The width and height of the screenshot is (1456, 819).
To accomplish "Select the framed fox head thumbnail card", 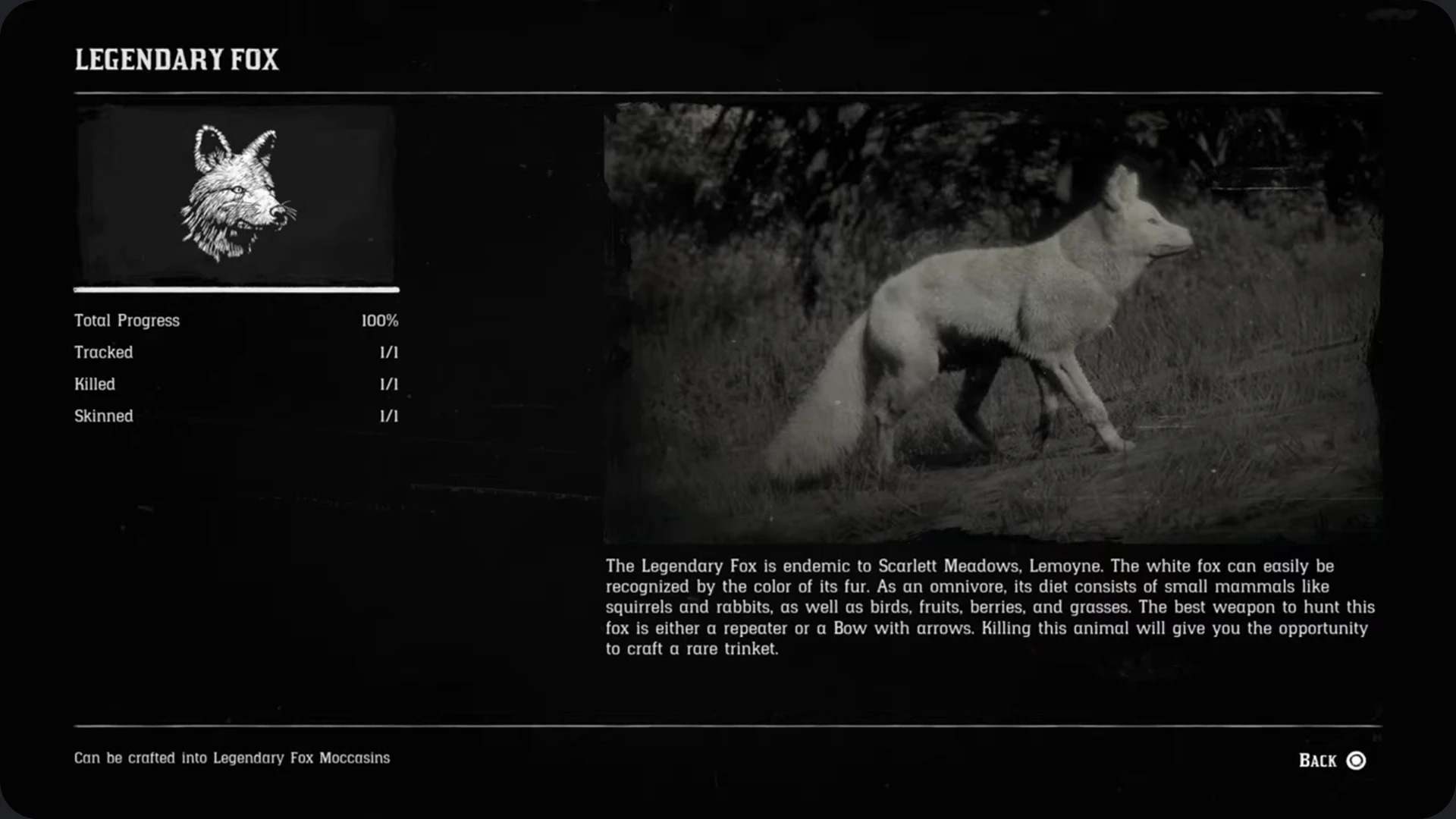I will [235, 196].
